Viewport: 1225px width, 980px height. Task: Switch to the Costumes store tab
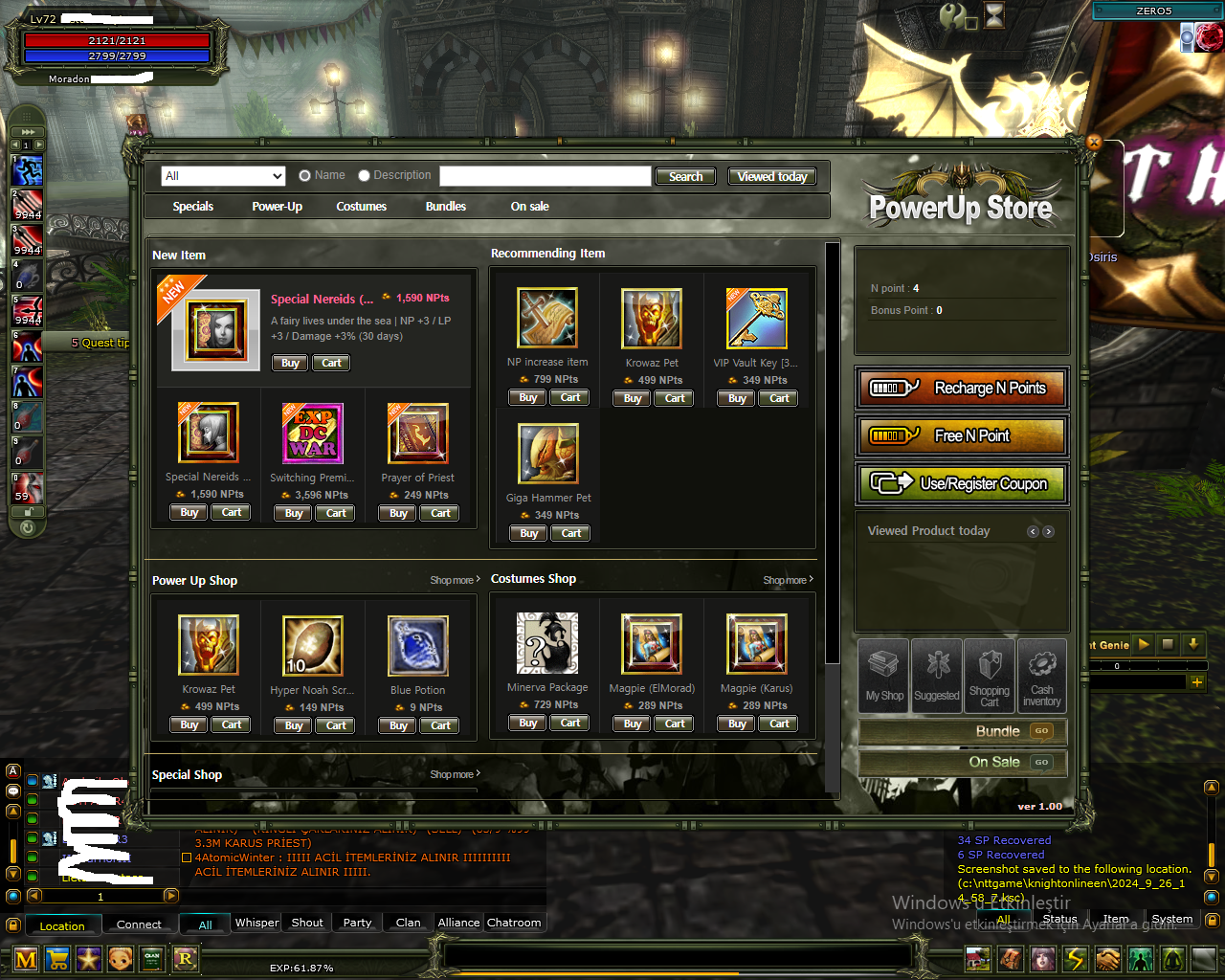(361, 206)
